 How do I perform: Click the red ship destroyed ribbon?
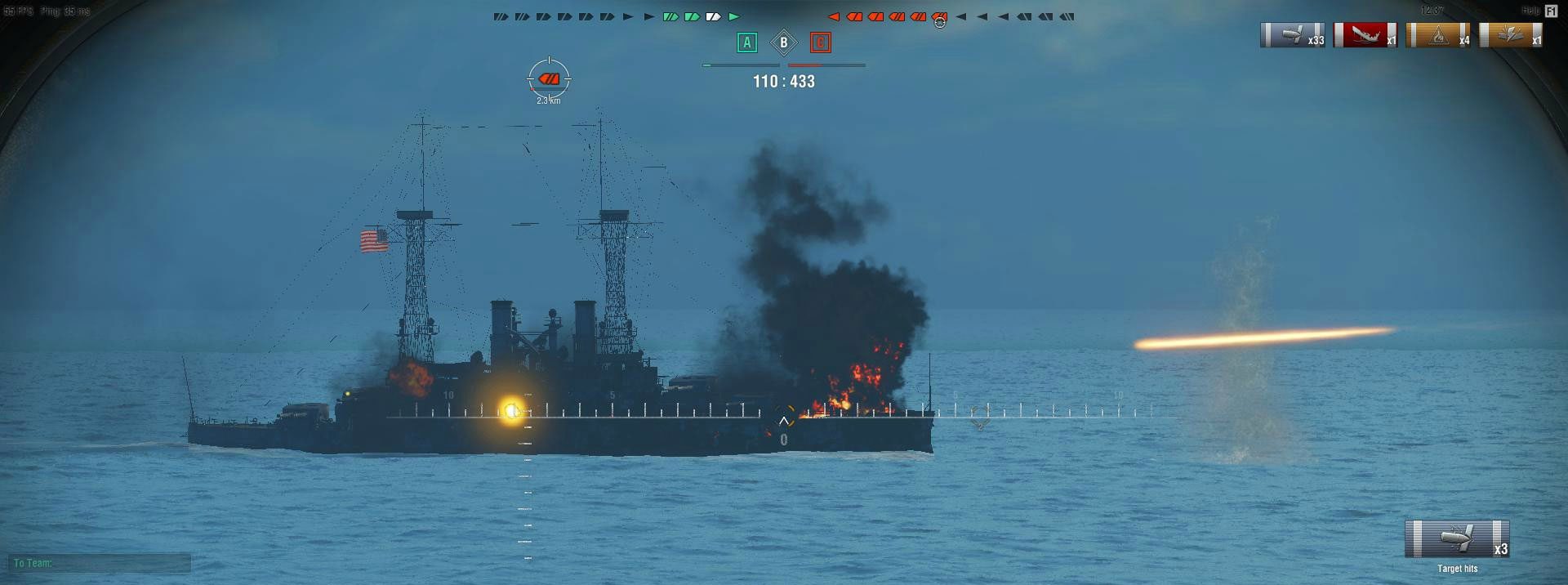point(1365,35)
